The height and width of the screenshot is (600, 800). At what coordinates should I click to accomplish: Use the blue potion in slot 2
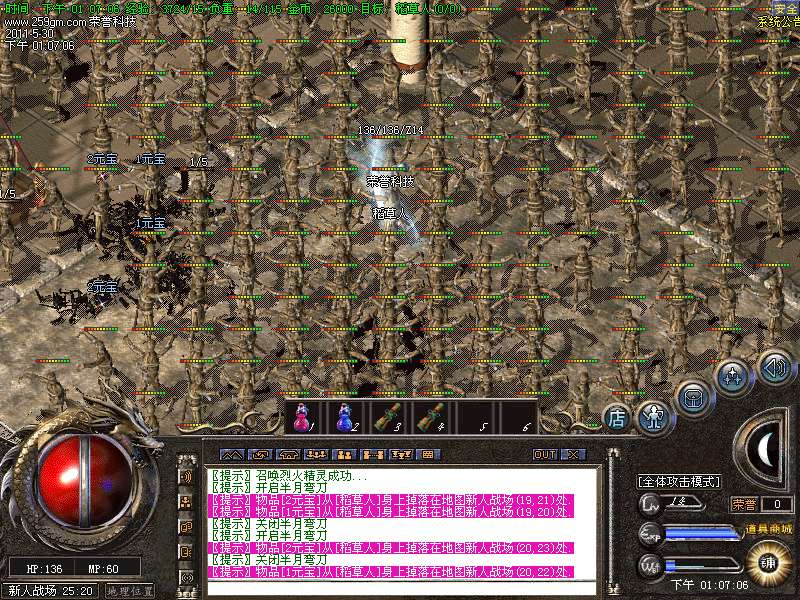344,417
